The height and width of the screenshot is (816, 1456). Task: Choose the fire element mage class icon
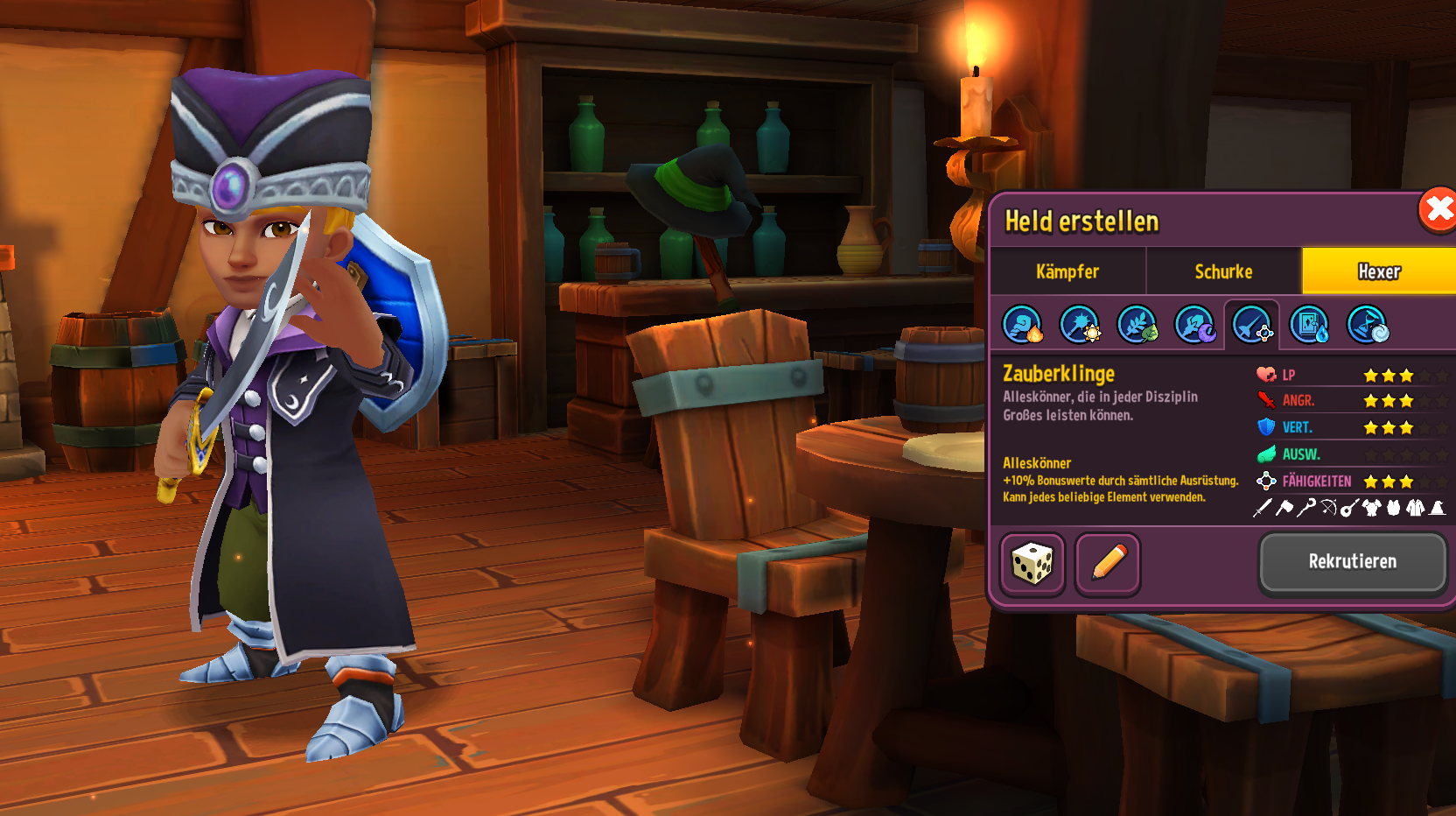coord(1022,325)
